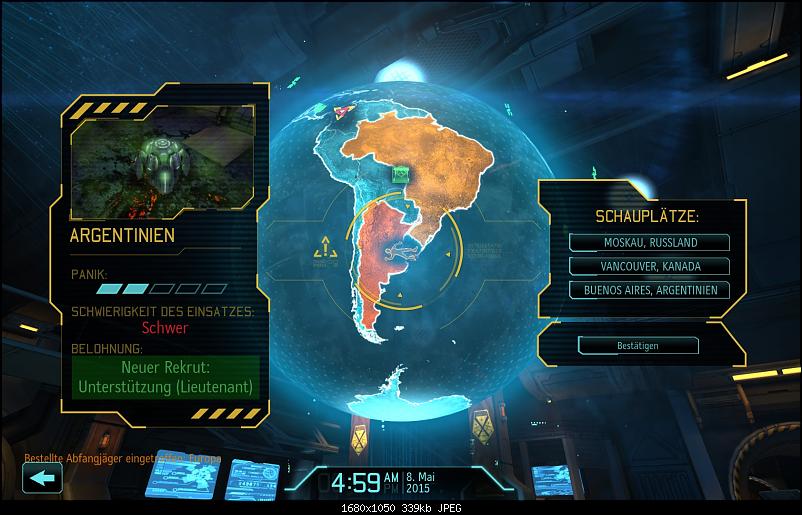Select the Moskau, Russland mission site
The image size is (802, 515).
(650, 242)
